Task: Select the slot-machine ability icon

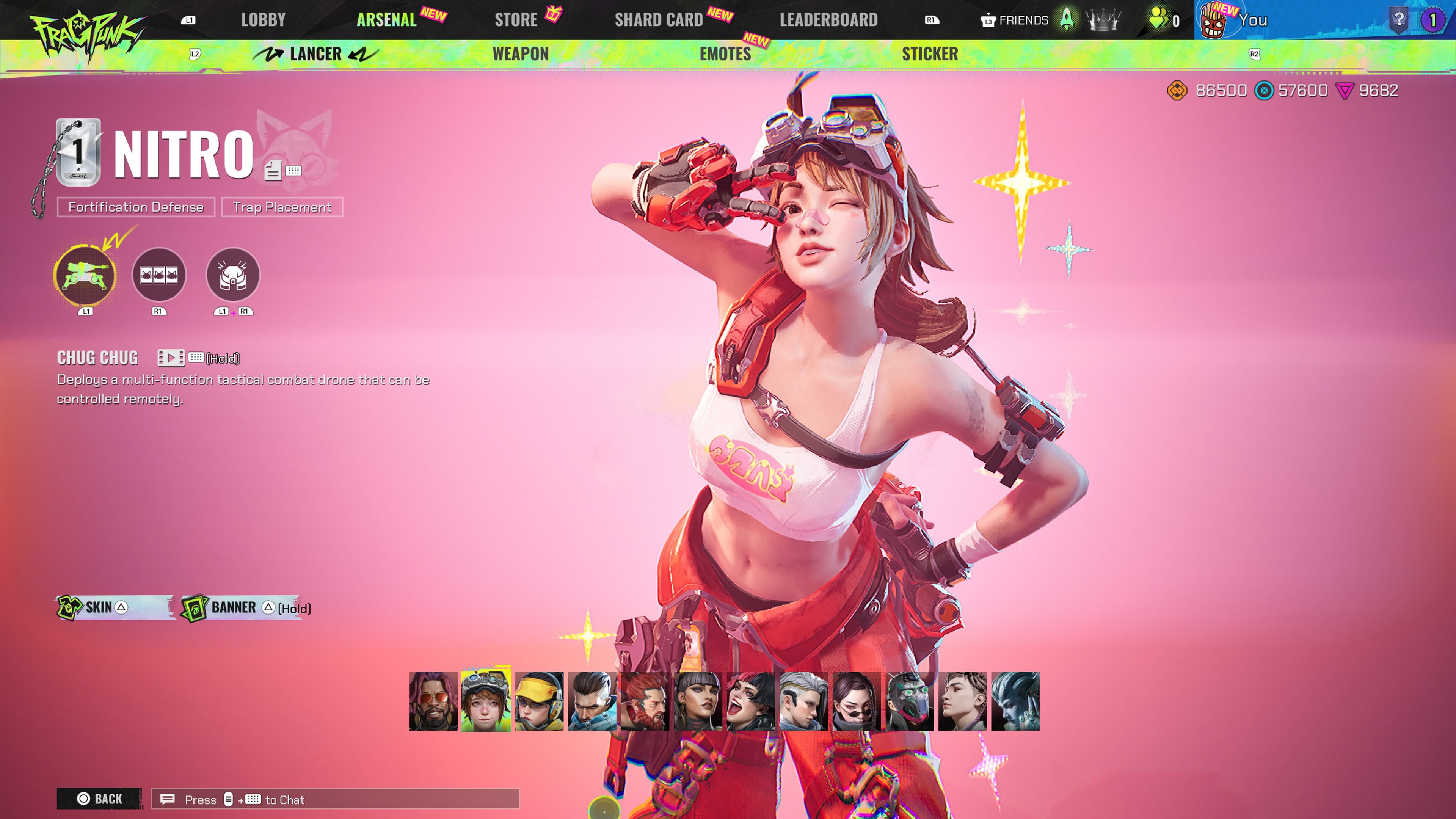Action: point(159,275)
